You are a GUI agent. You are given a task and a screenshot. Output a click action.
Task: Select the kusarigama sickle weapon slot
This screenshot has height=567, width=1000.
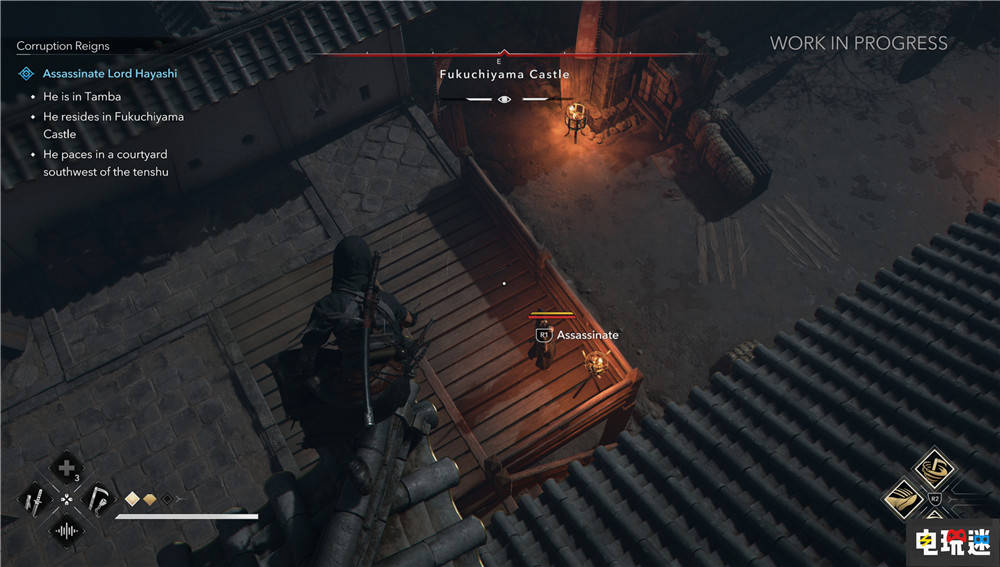click(x=99, y=498)
